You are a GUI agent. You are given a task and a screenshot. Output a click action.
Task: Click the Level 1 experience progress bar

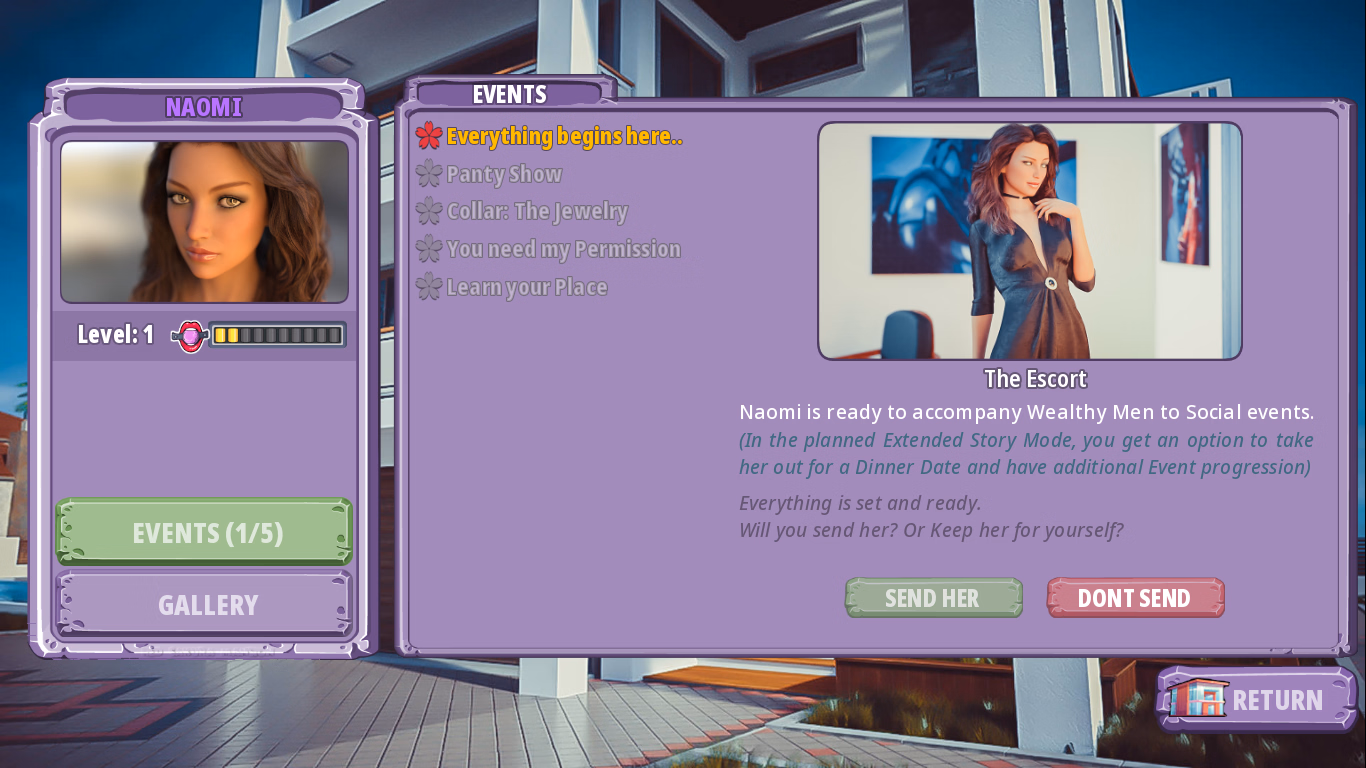tap(275, 334)
